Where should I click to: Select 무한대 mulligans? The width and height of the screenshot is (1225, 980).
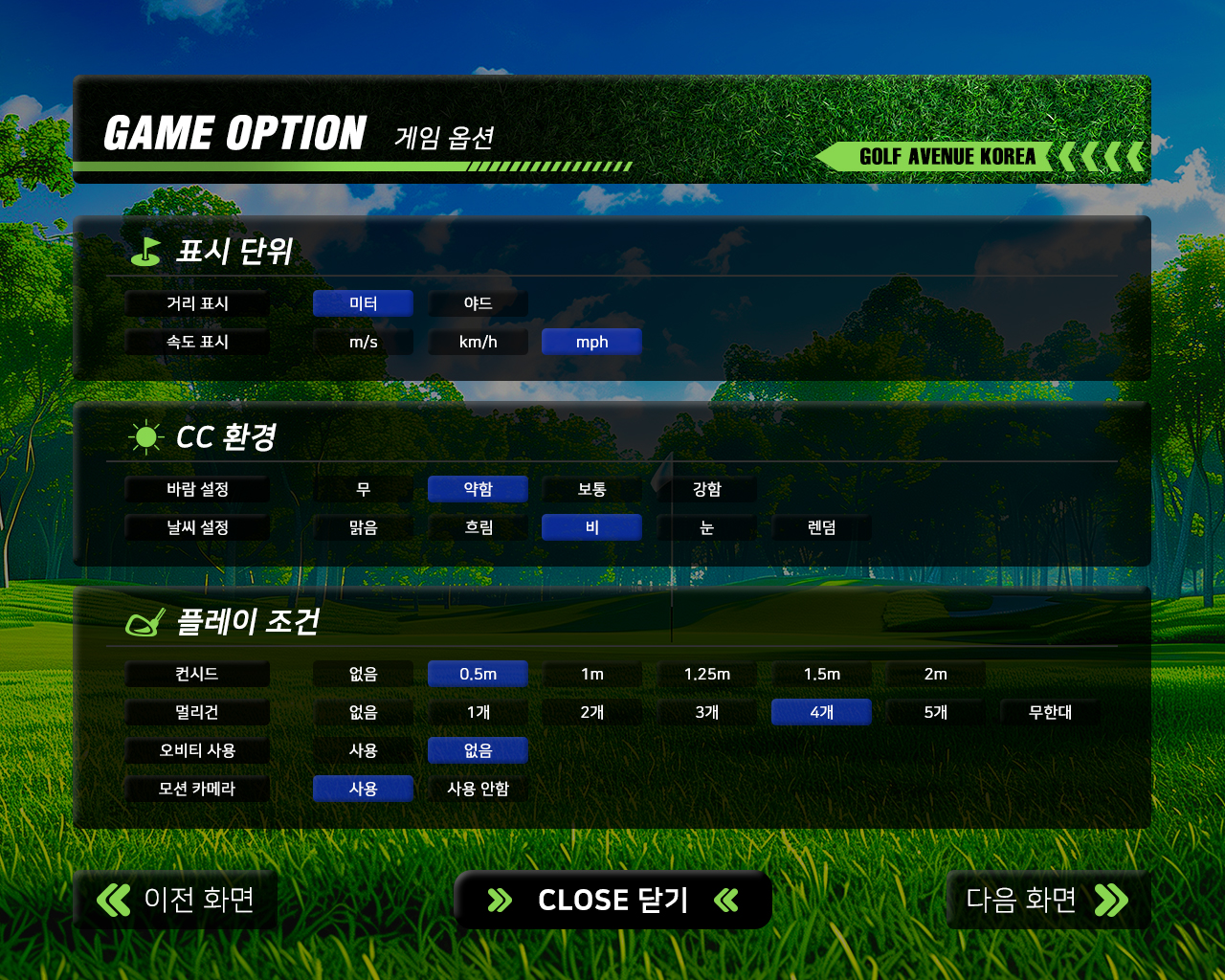pyautogui.click(x=1050, y=712)
